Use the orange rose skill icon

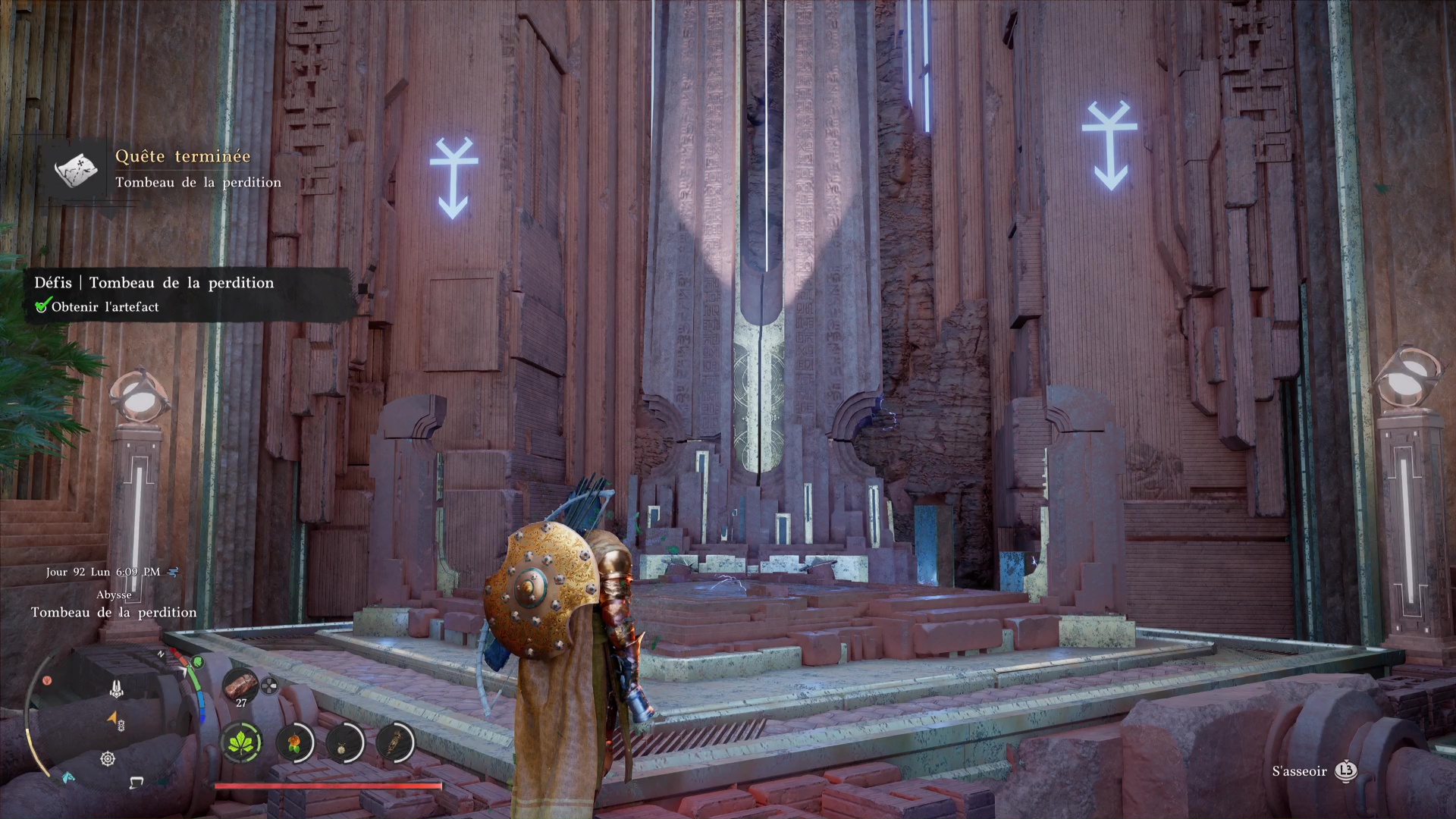(294, 741)
